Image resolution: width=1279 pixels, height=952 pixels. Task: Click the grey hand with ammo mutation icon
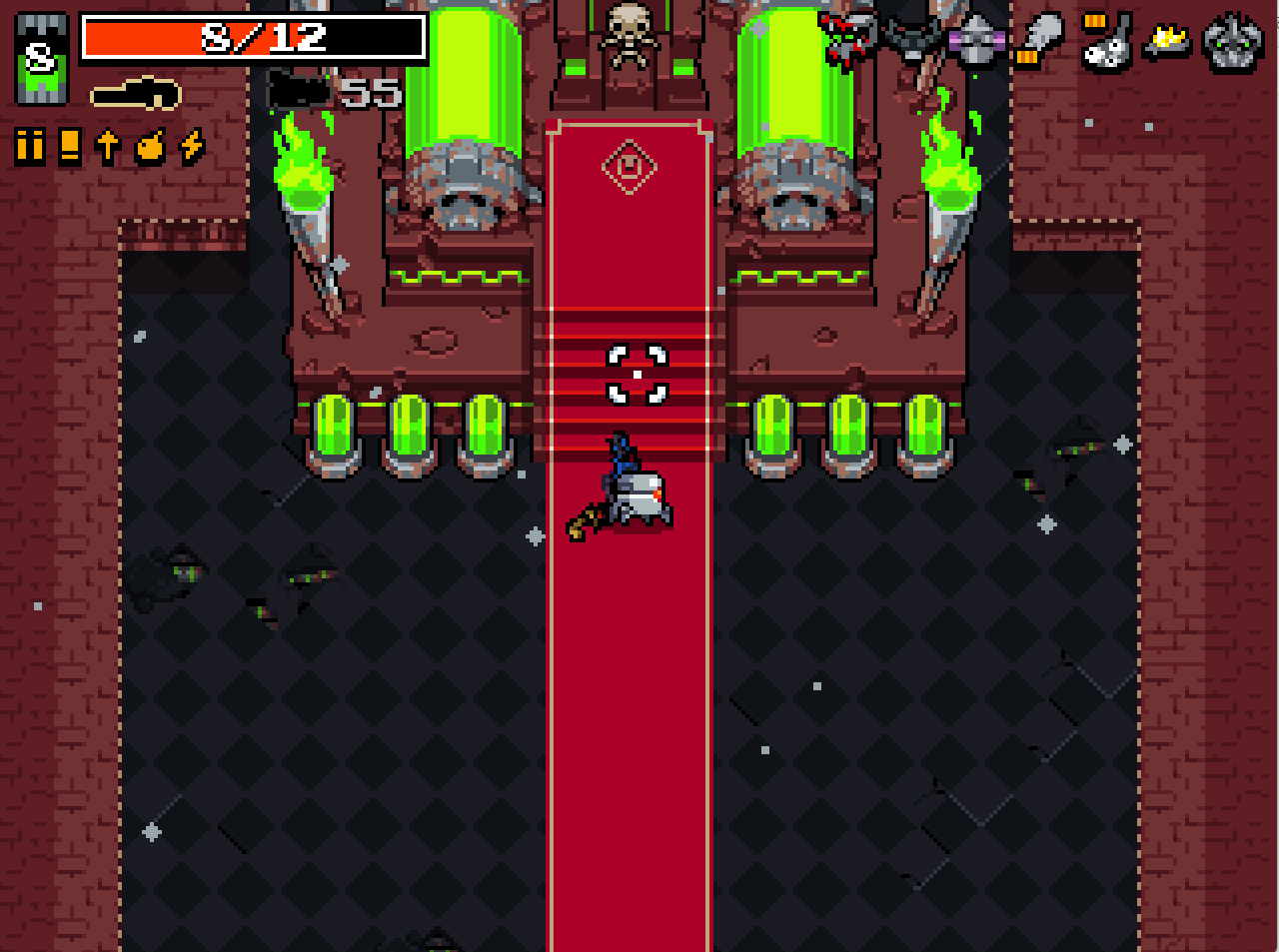[x=1041, y=42]
